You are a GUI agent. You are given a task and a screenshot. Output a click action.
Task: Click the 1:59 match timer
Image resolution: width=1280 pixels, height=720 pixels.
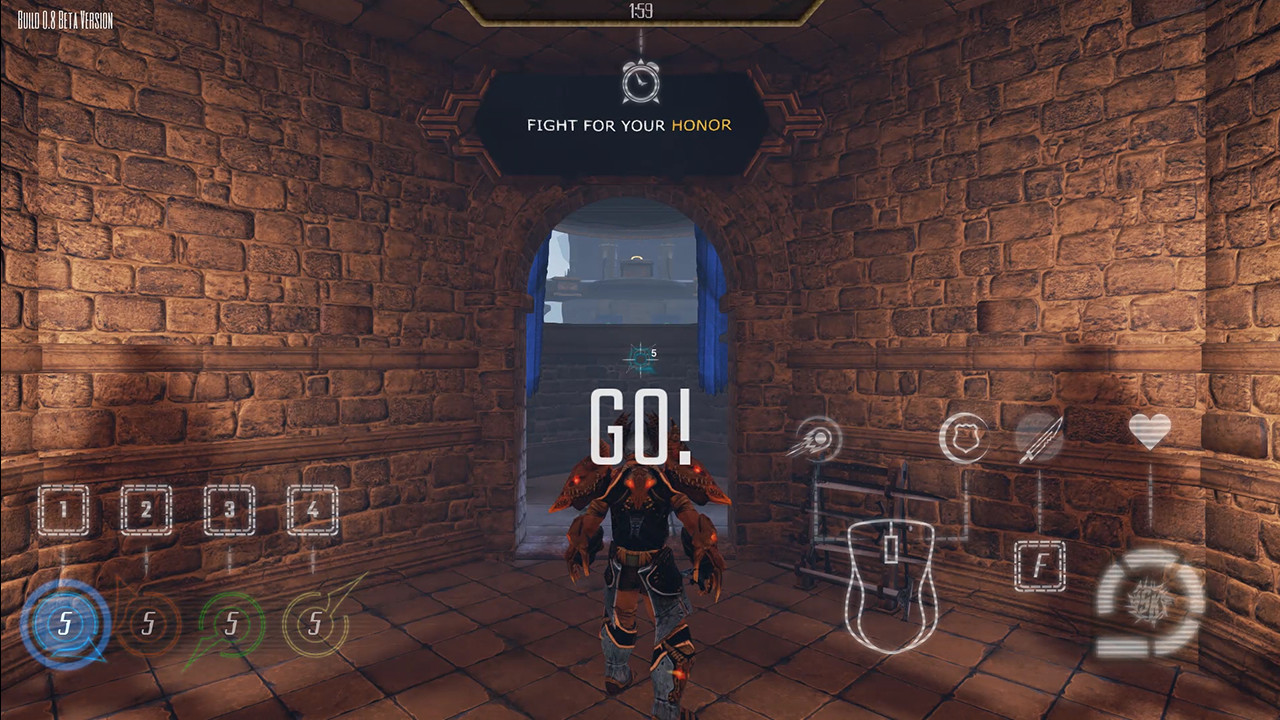click(640, 12)
